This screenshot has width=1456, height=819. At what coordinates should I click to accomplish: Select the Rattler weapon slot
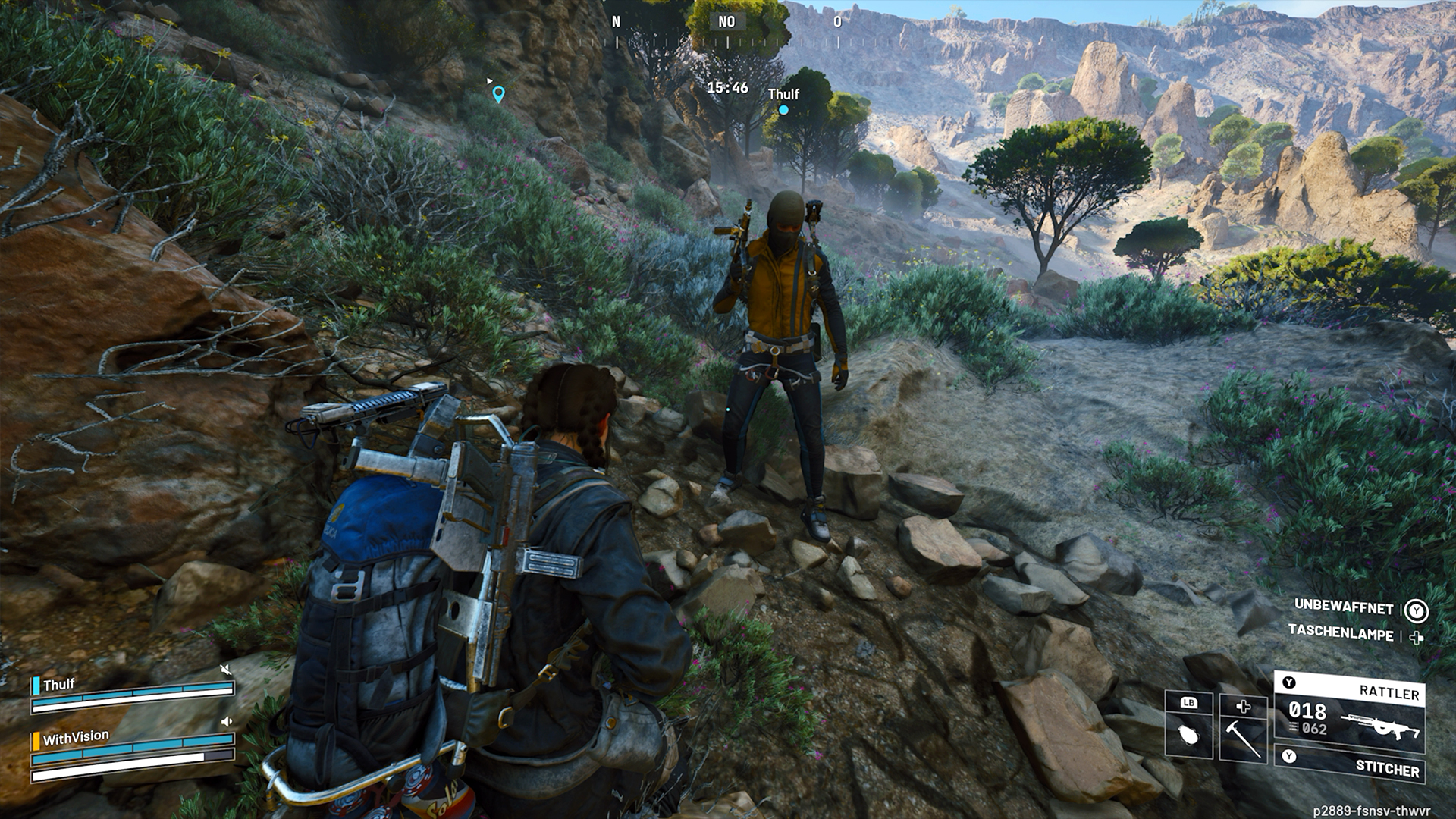tap(1349, 713)
